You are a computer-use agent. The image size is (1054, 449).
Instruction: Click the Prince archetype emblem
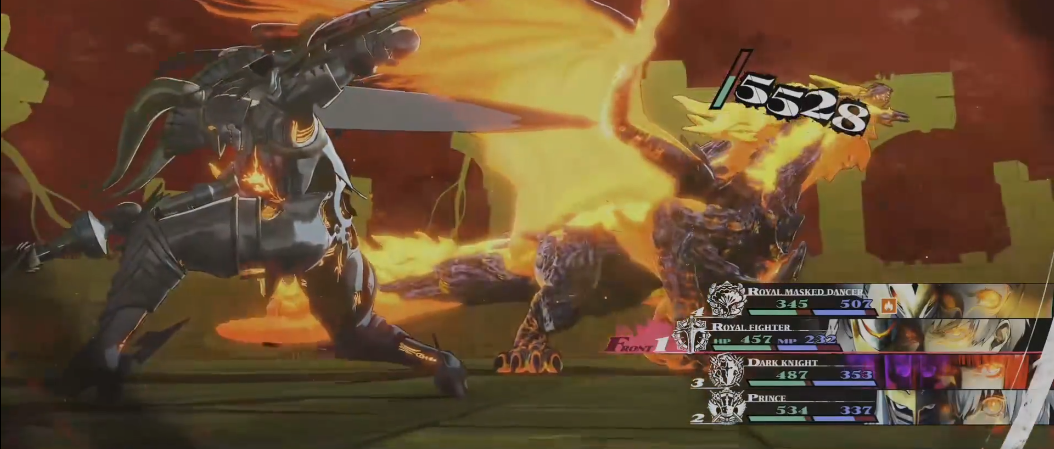(725, 405)
